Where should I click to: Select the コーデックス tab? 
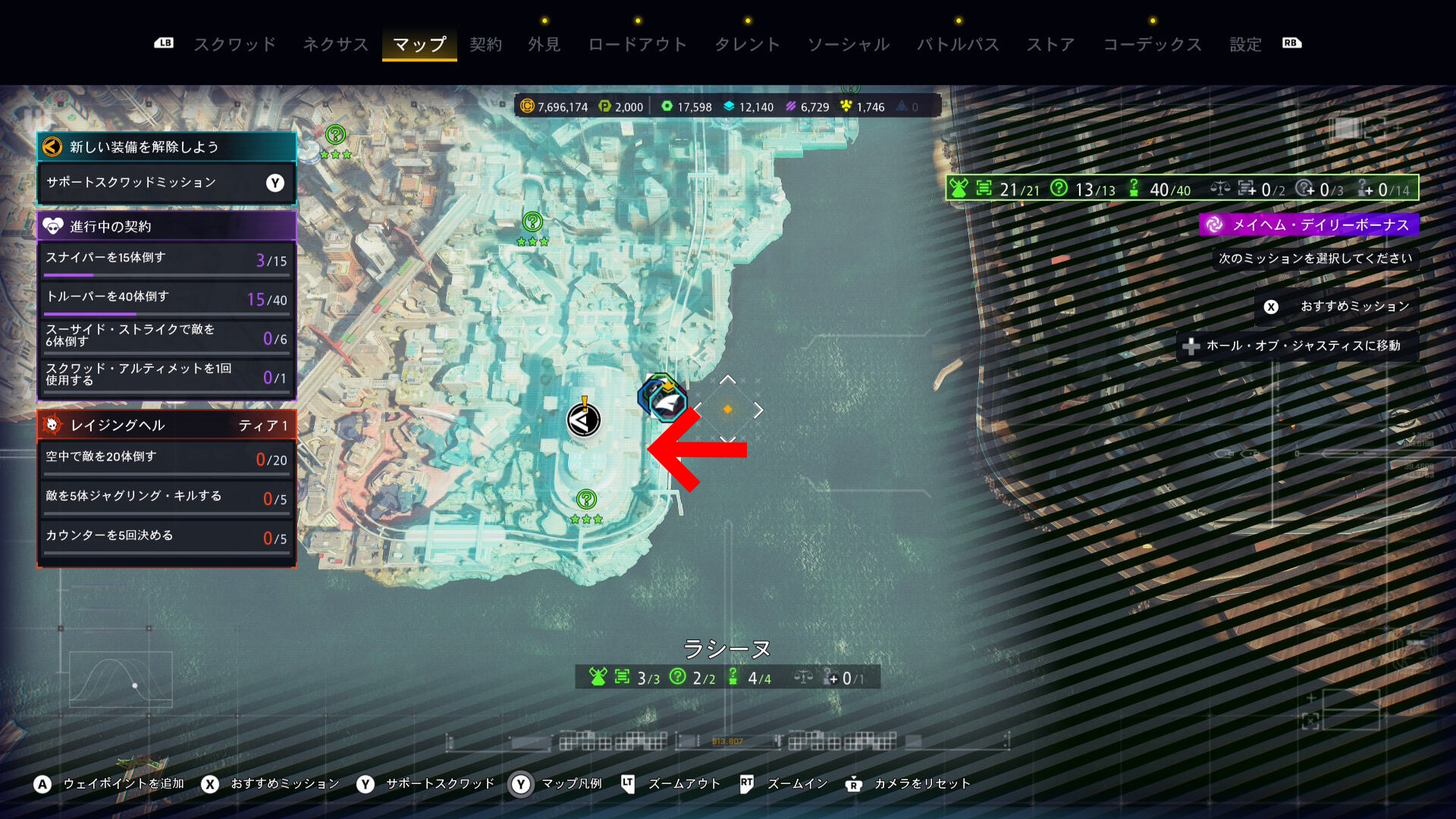click(x=1152, y=45)
